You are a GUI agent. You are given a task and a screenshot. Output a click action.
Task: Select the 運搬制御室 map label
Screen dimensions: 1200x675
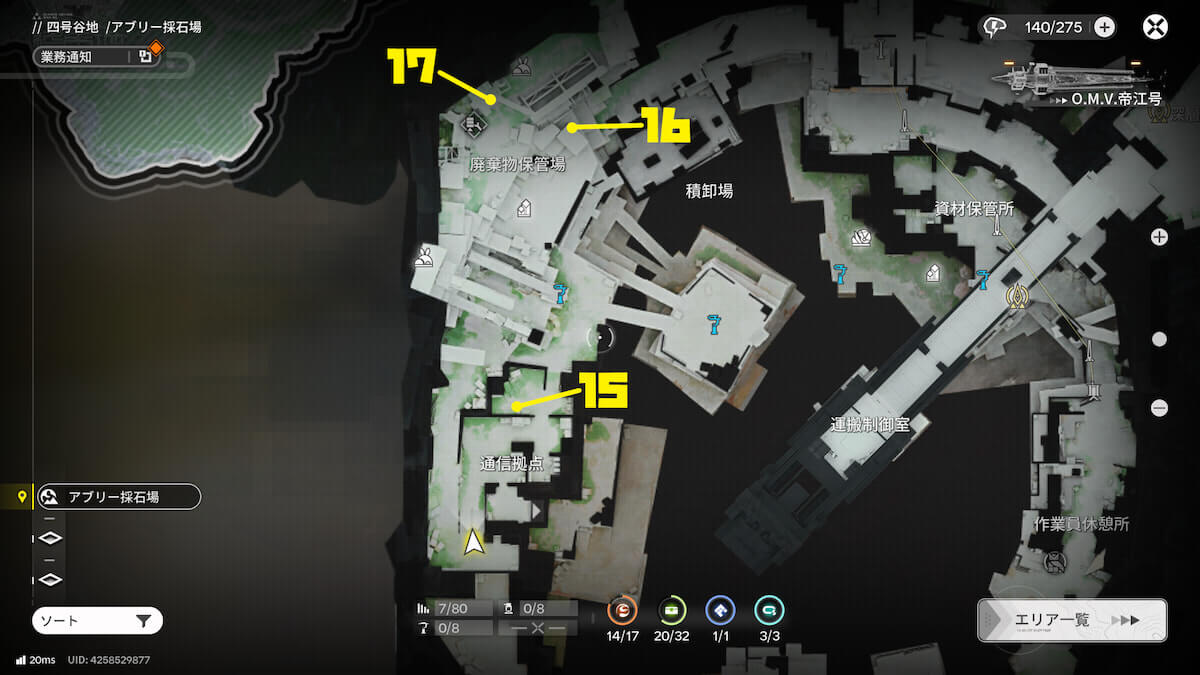click(869, 424)
